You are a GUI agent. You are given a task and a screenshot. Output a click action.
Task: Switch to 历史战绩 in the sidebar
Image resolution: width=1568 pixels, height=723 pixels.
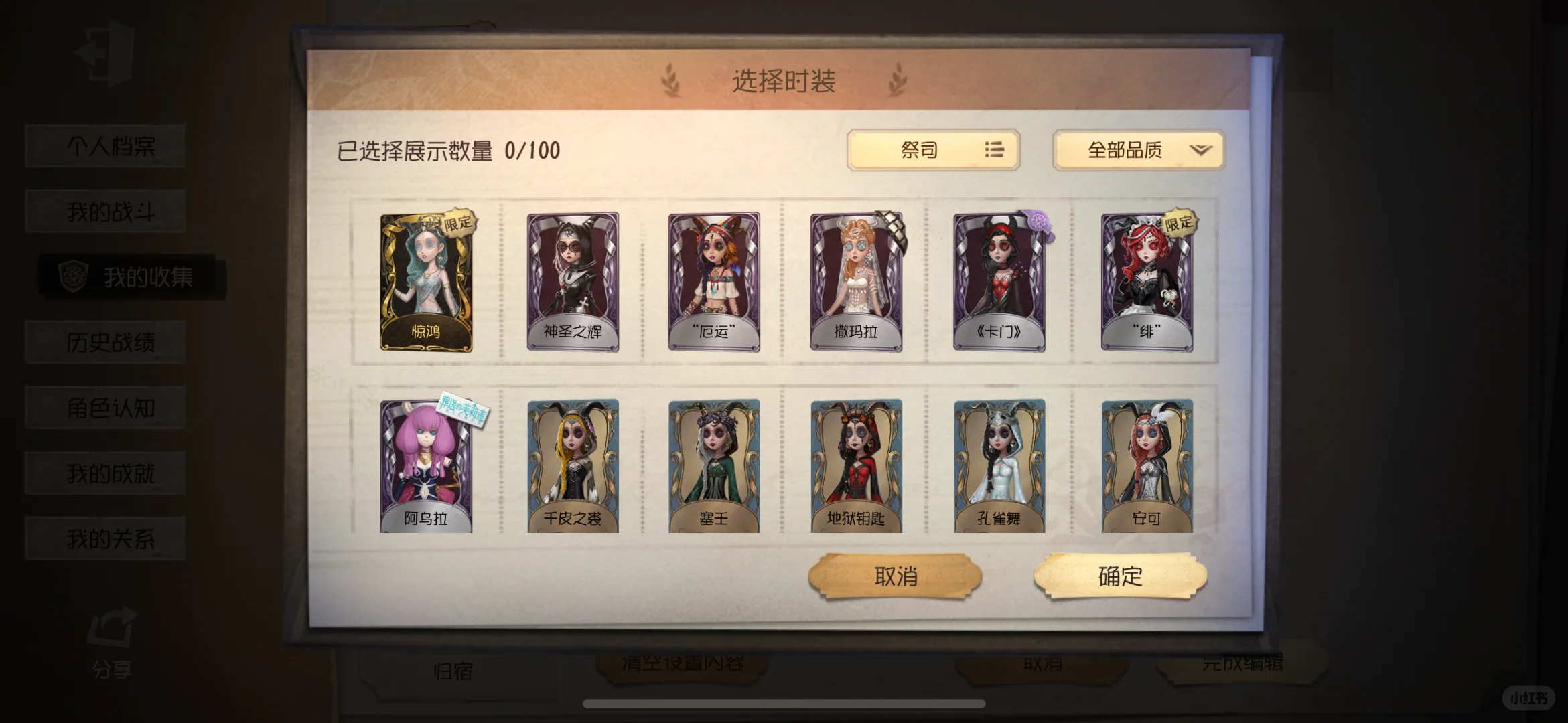tap(111, 343)
